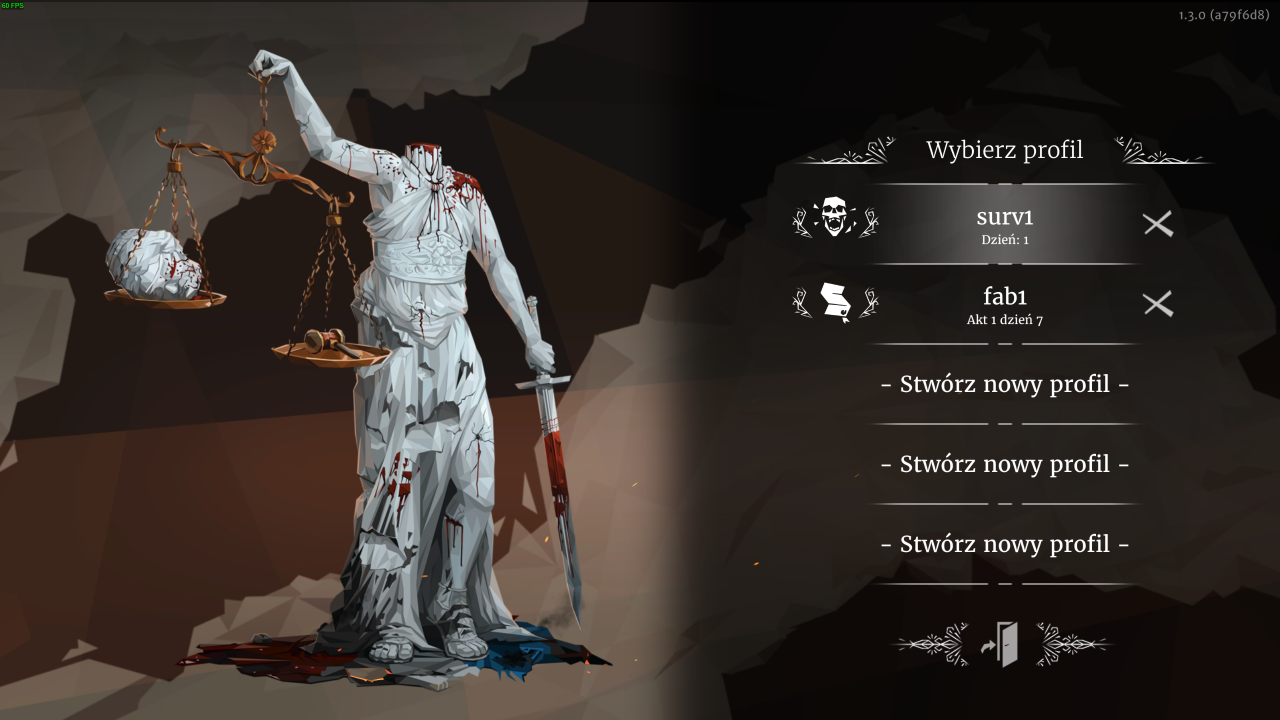Choose the fab1 profile
1280x720 pixels.
tap(1004, 303)
